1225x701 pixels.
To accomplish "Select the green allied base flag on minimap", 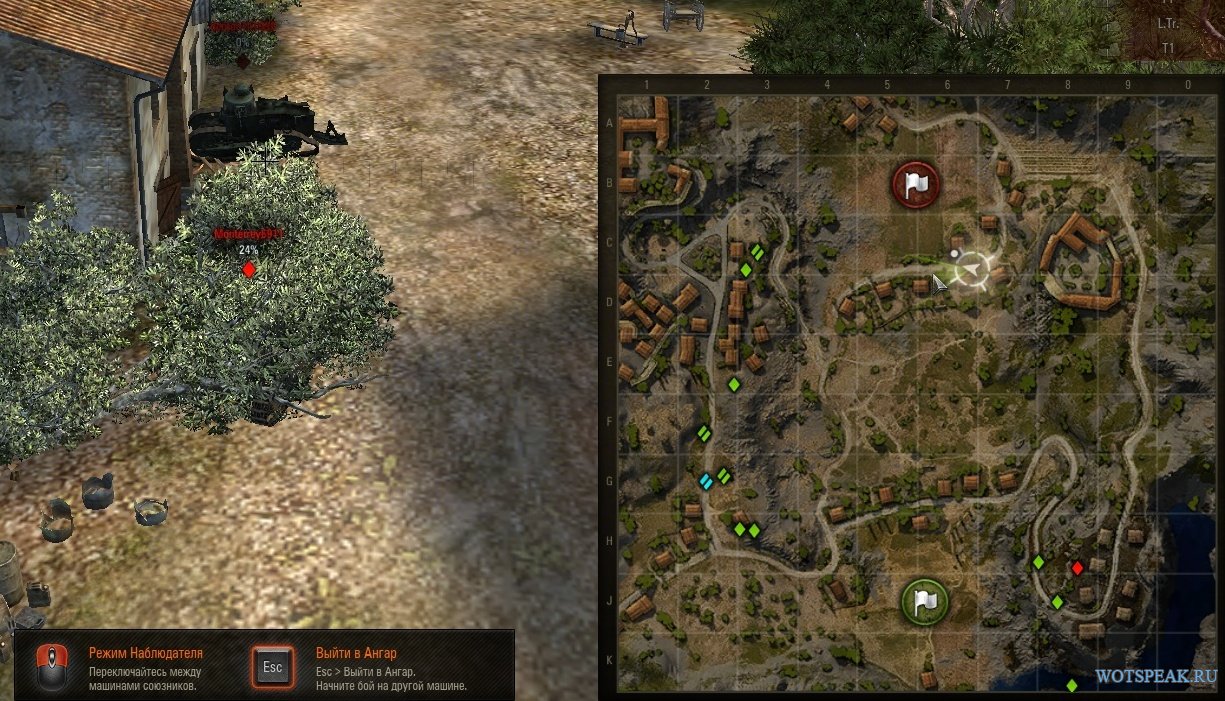I will 925,602.
